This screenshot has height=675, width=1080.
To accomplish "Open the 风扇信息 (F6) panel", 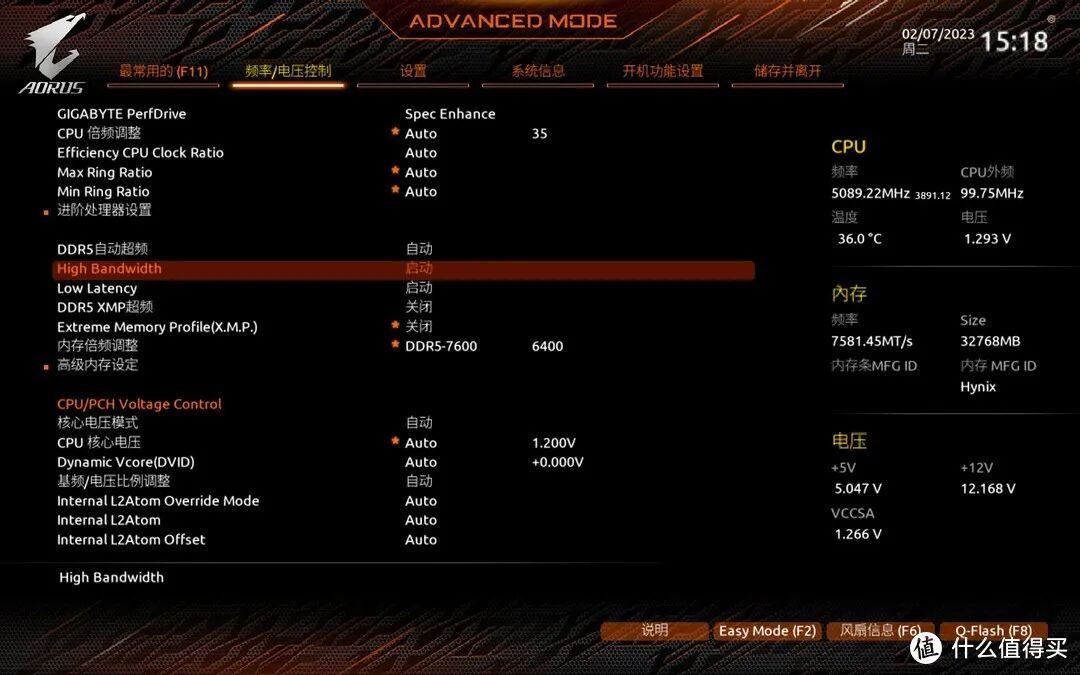I will (x=880, y=631).
